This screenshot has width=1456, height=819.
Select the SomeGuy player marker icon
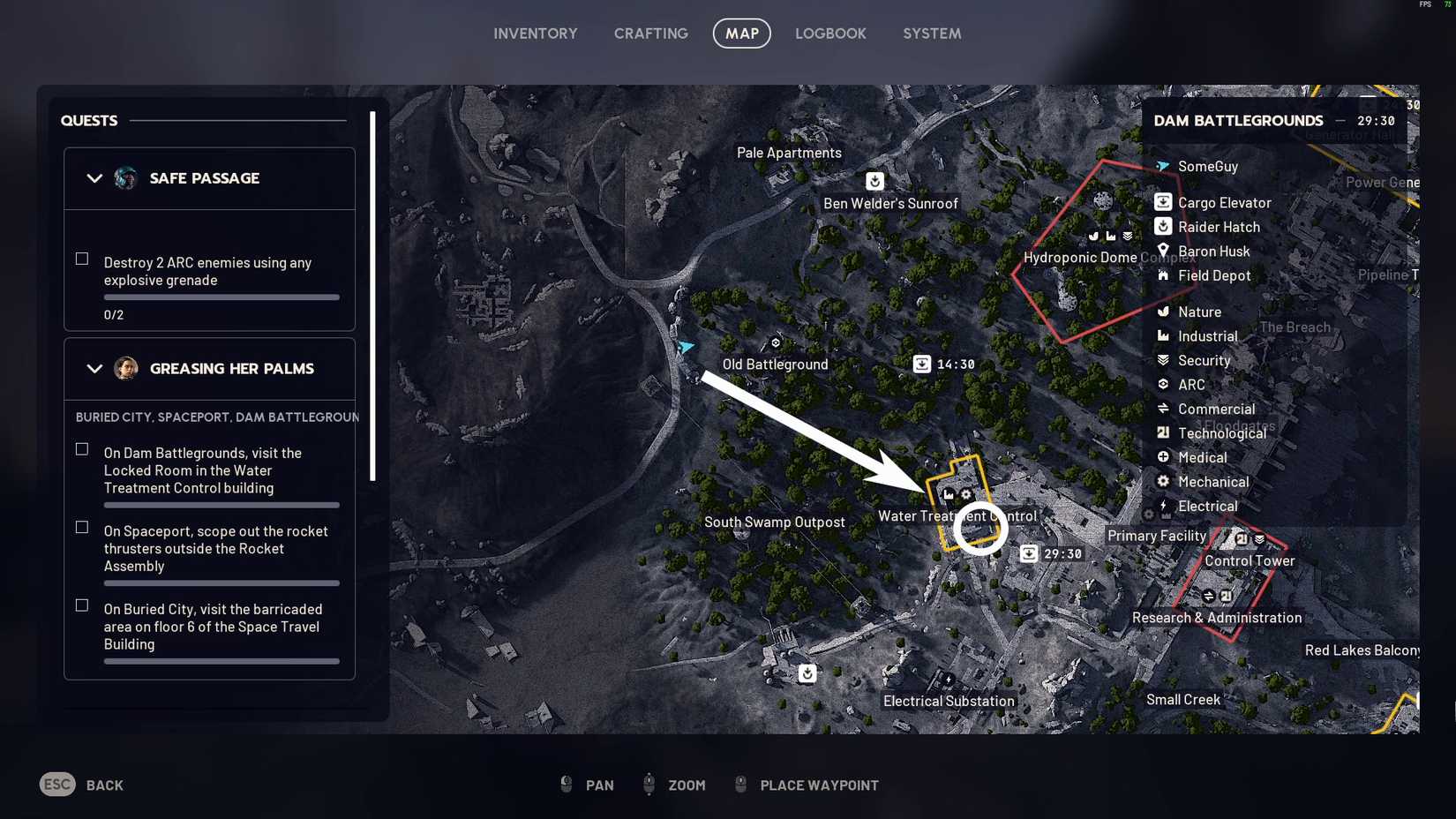pyautogui.click(x=1161, y=166)
